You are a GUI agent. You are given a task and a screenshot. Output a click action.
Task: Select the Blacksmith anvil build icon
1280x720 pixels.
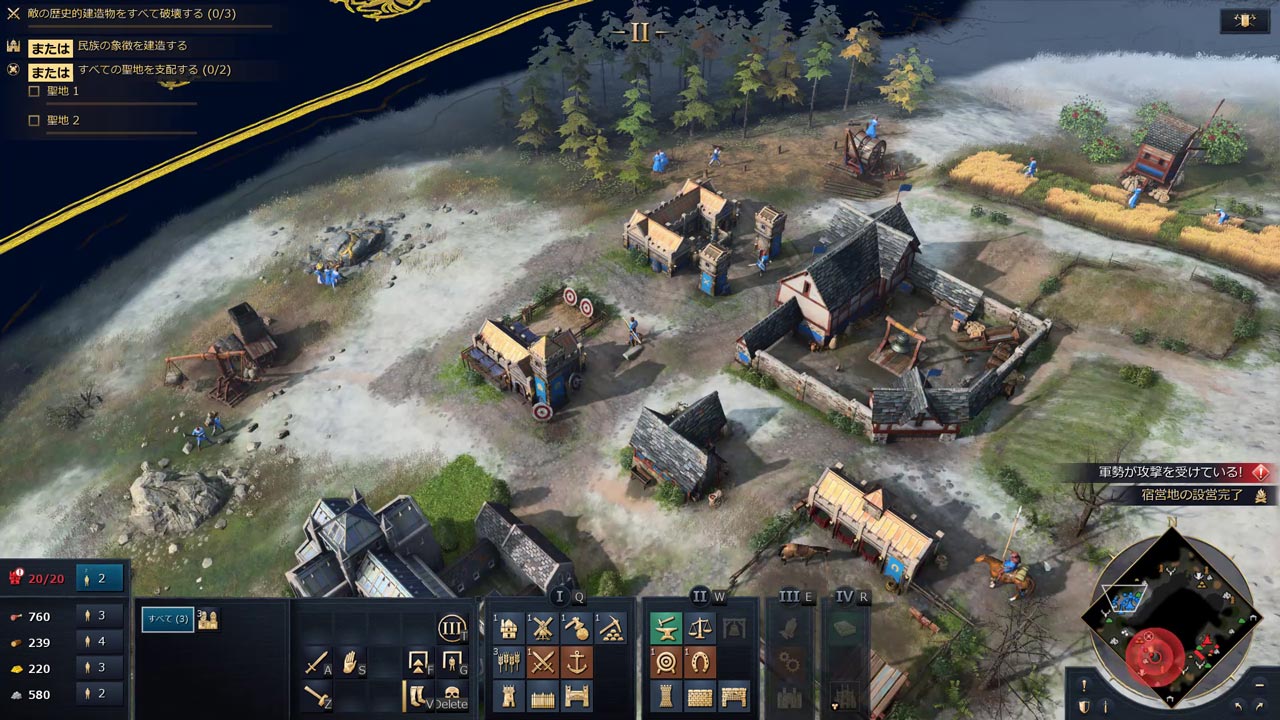664,628
